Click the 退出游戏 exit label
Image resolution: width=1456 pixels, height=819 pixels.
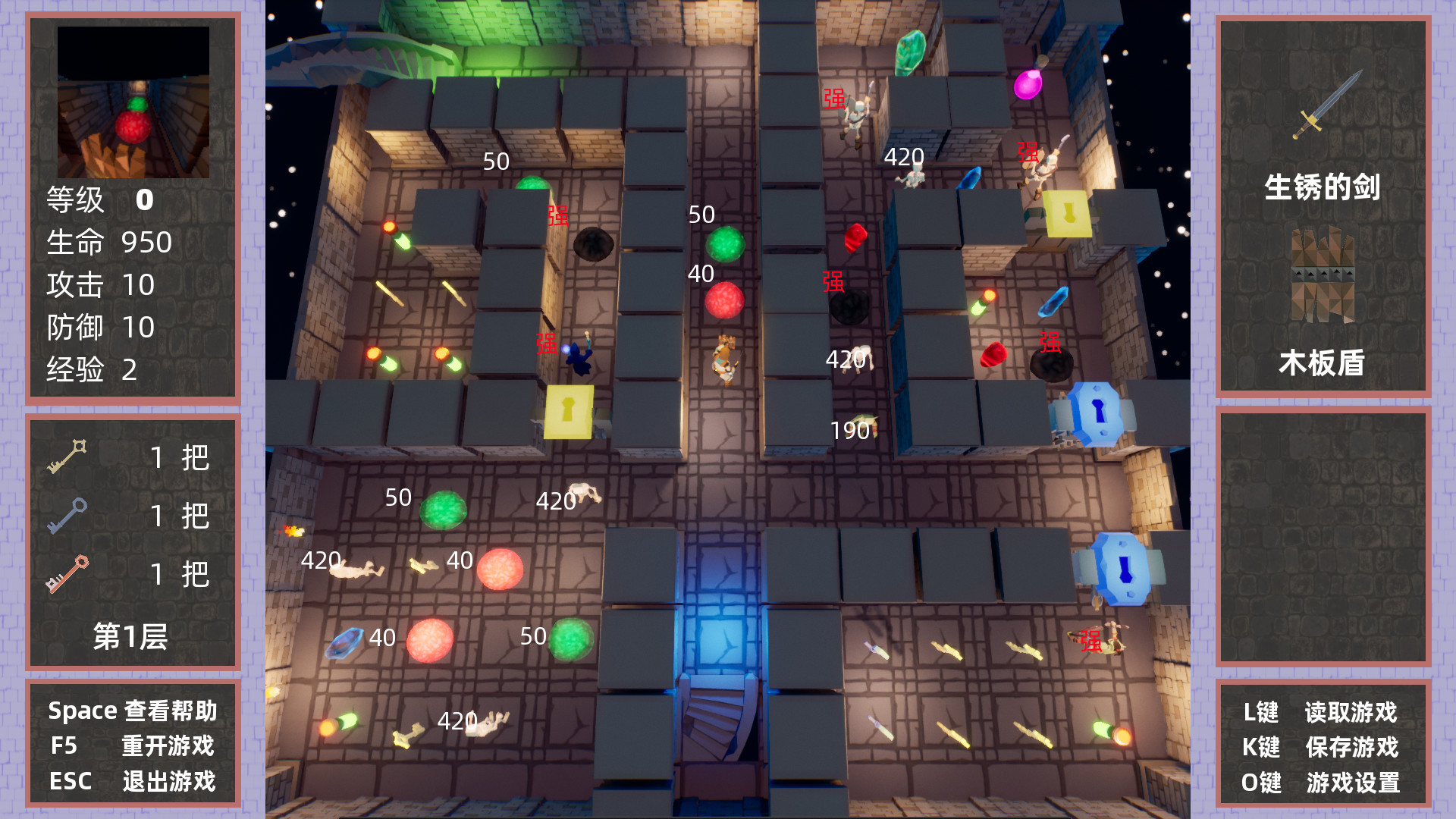pyautogui.click(x=168, y=780)
